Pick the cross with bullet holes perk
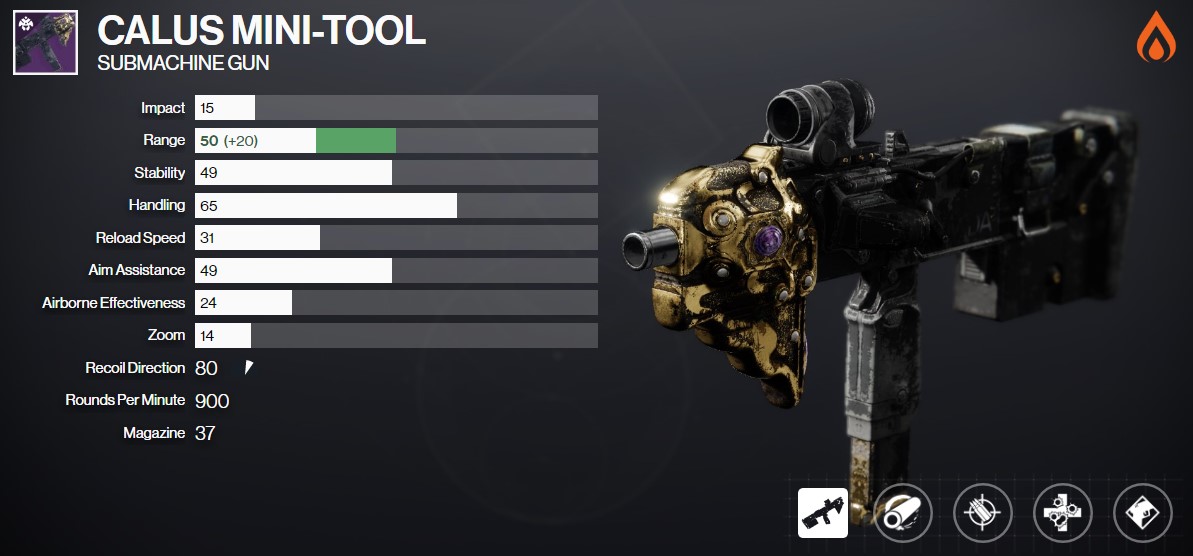This screenshot has width=1193, height=556. (x=1062, y=513)
